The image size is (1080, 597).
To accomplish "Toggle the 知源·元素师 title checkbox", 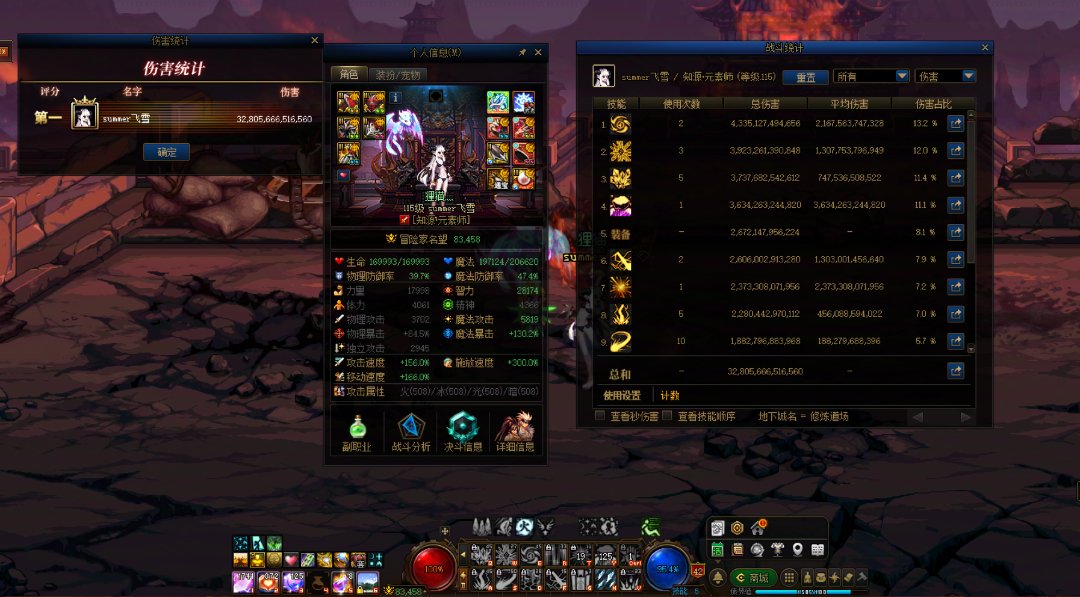I will click(x=404, y=219).
